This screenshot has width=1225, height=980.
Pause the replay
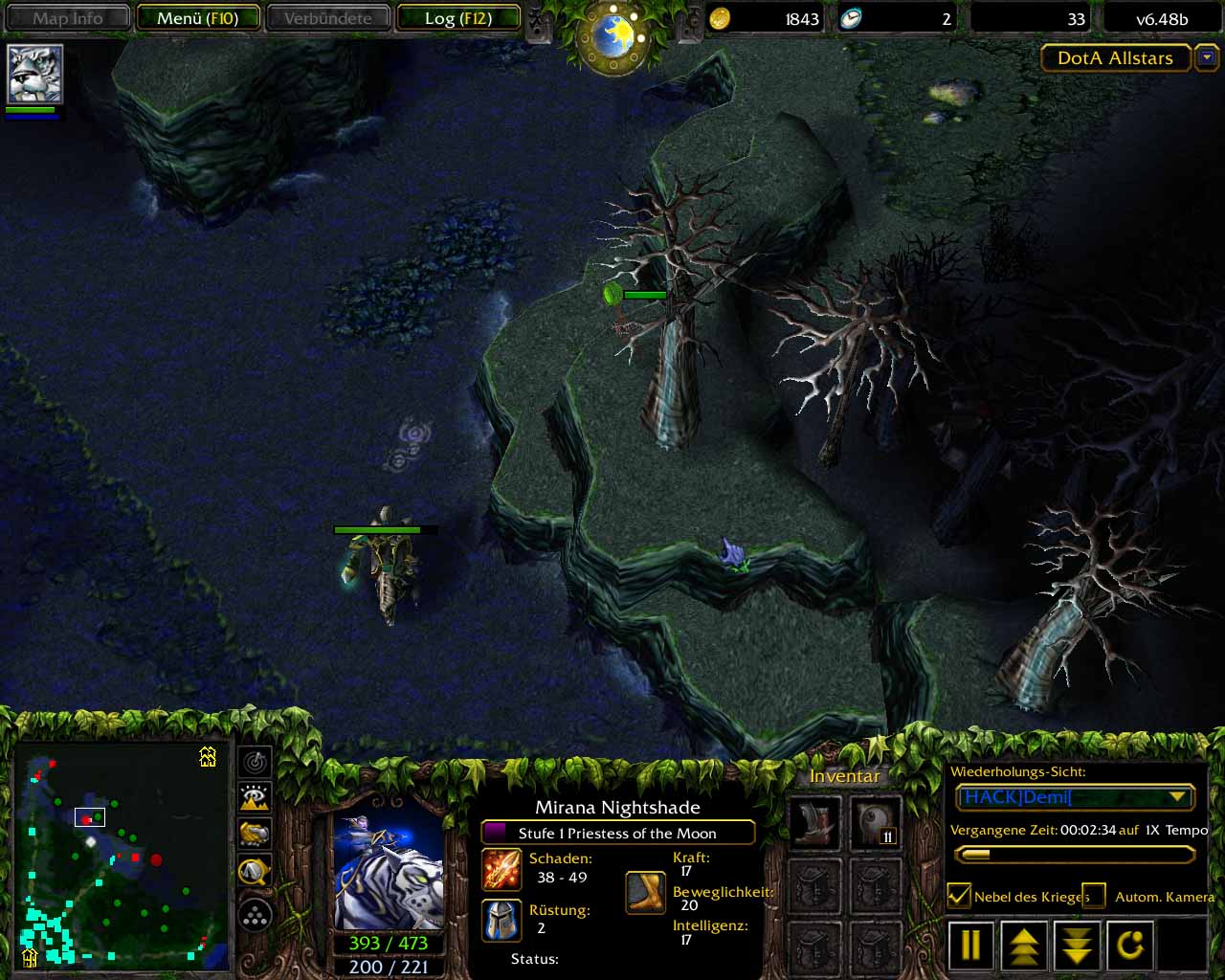[x=970, y=946]
